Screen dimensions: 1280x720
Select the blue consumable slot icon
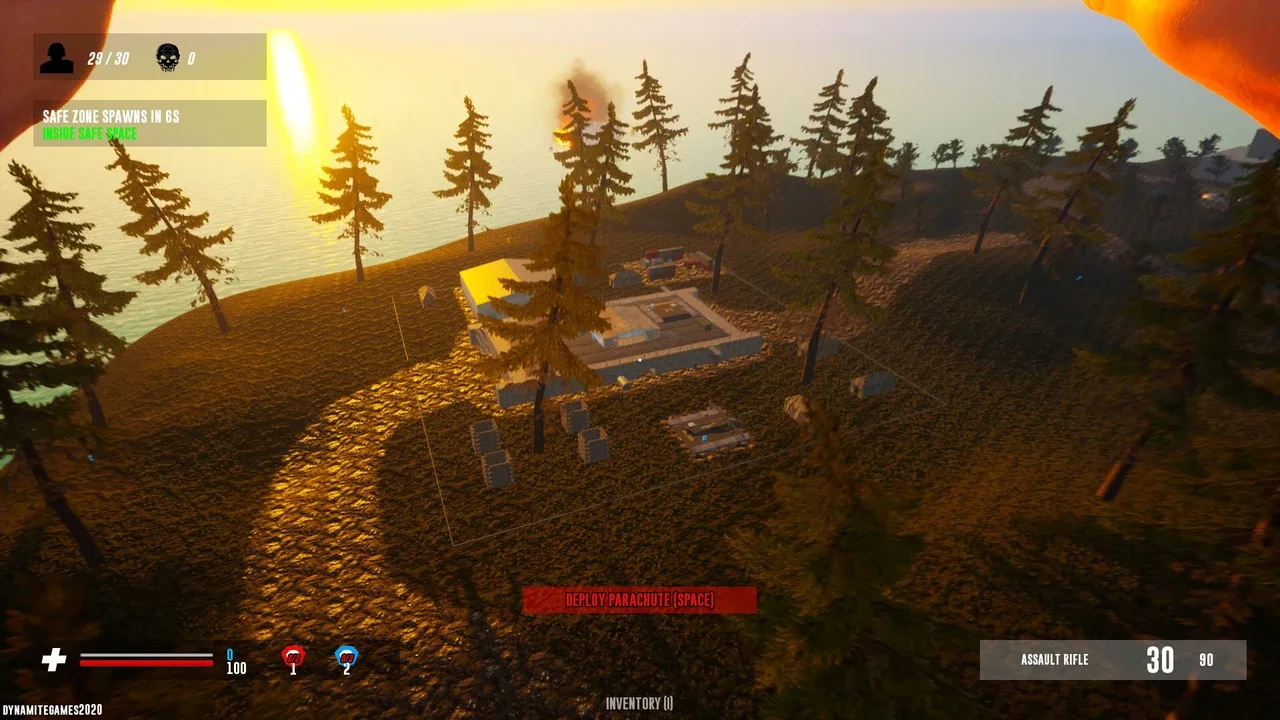346,657
